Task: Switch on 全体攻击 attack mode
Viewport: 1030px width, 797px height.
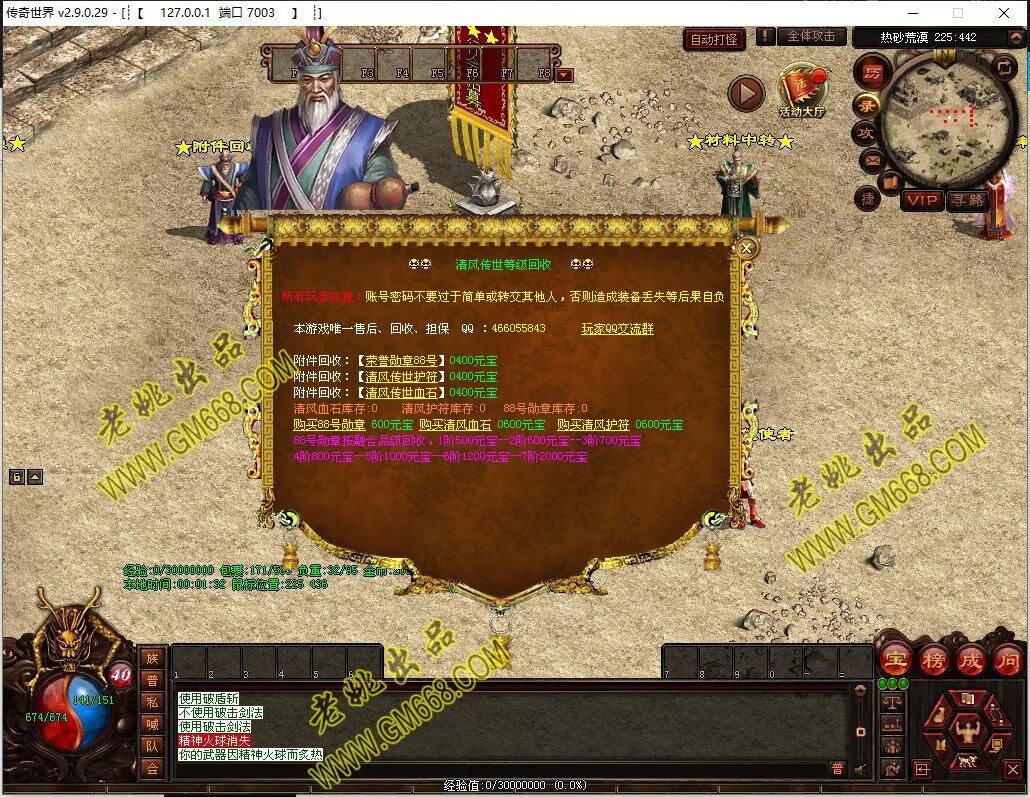Action: click(810, 36)
